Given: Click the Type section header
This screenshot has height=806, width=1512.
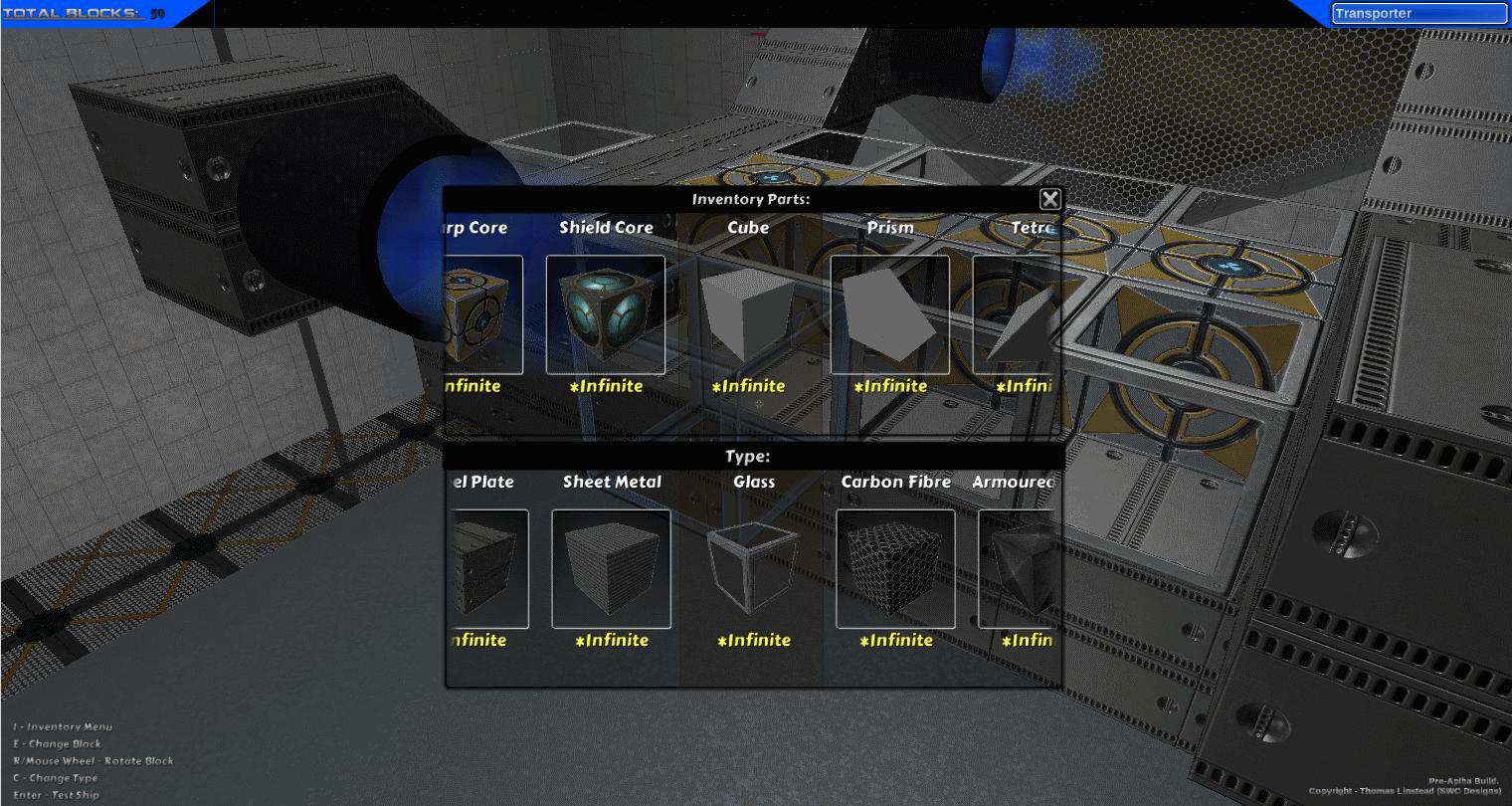Looking at the screenshot, I should click(752, 456).
